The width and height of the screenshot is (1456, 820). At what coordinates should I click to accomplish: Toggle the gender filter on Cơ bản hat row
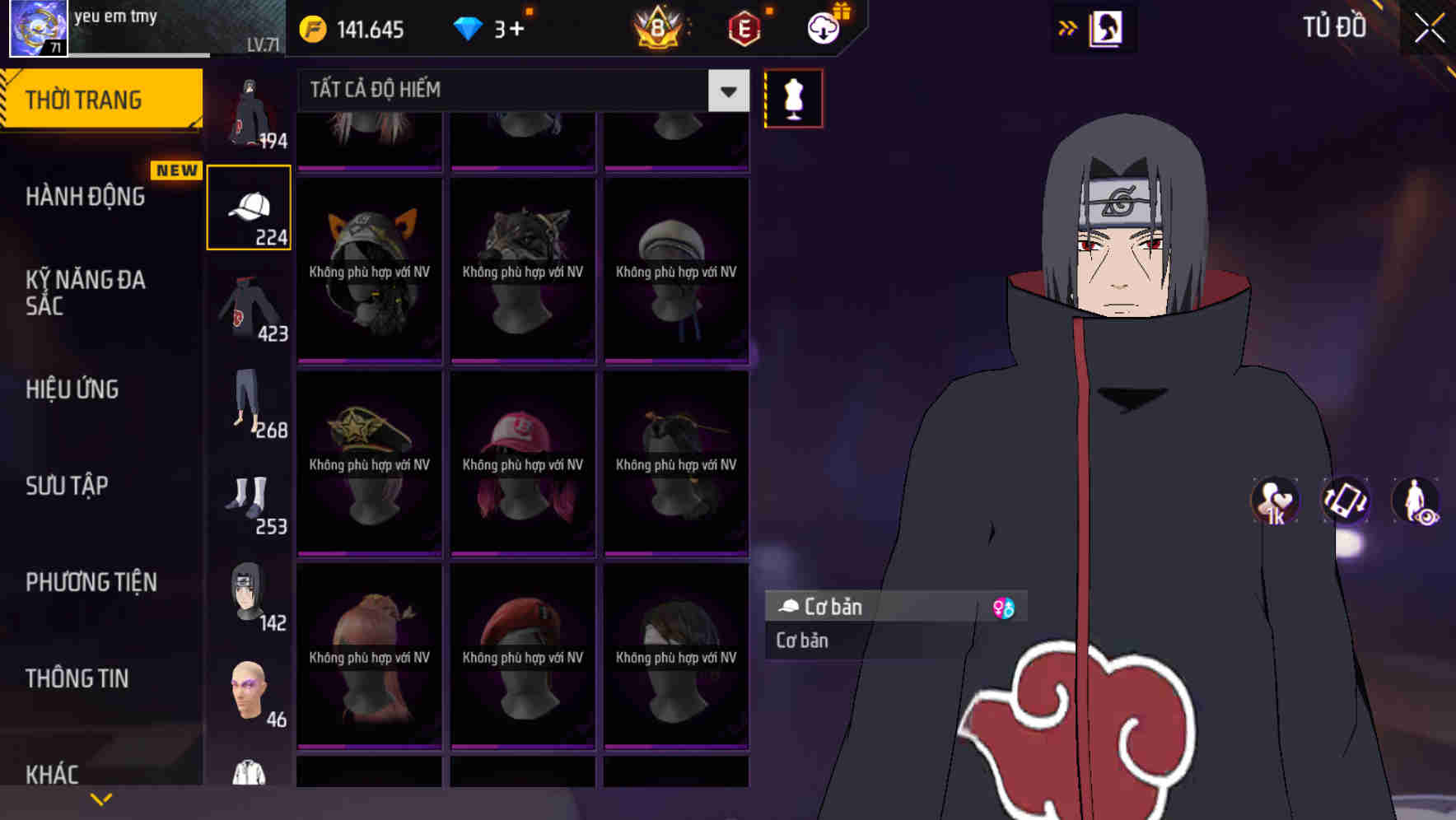tap(1006, 607)
